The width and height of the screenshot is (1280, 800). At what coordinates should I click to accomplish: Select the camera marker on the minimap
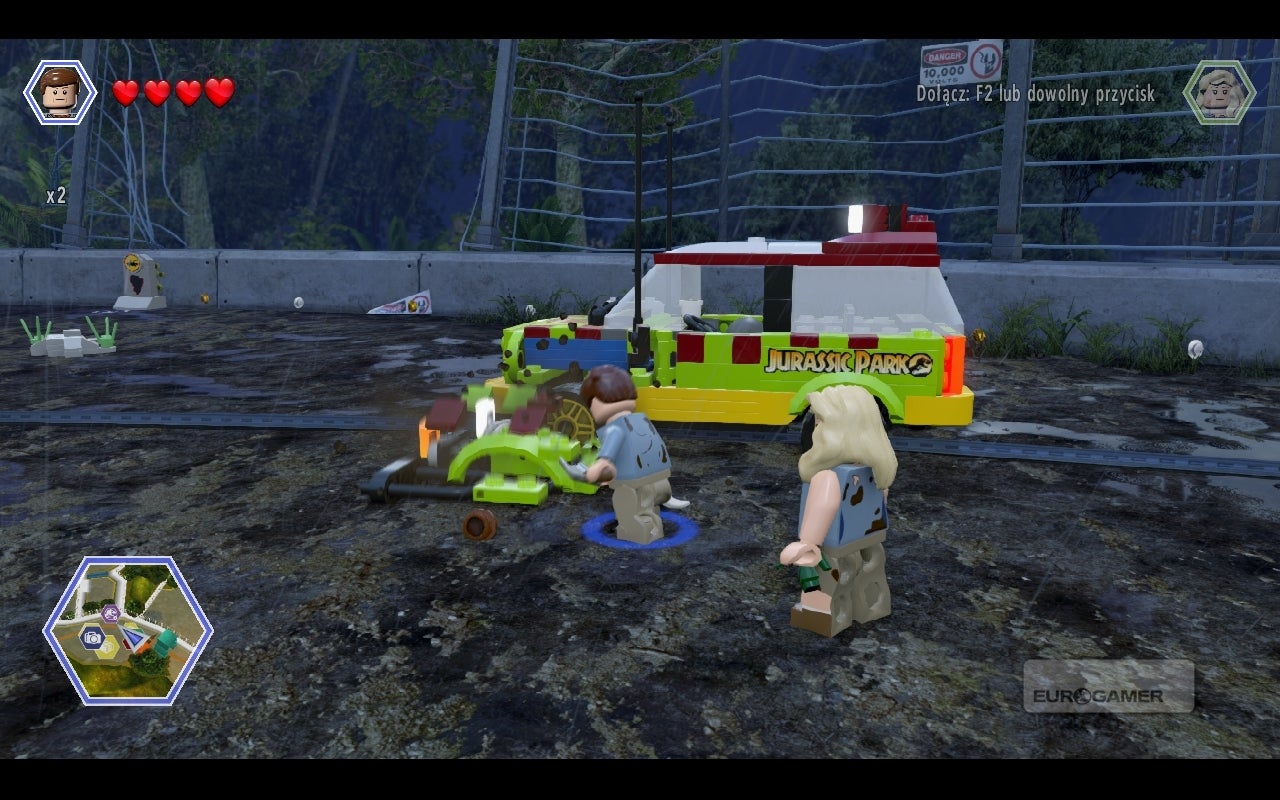[92, 638]
